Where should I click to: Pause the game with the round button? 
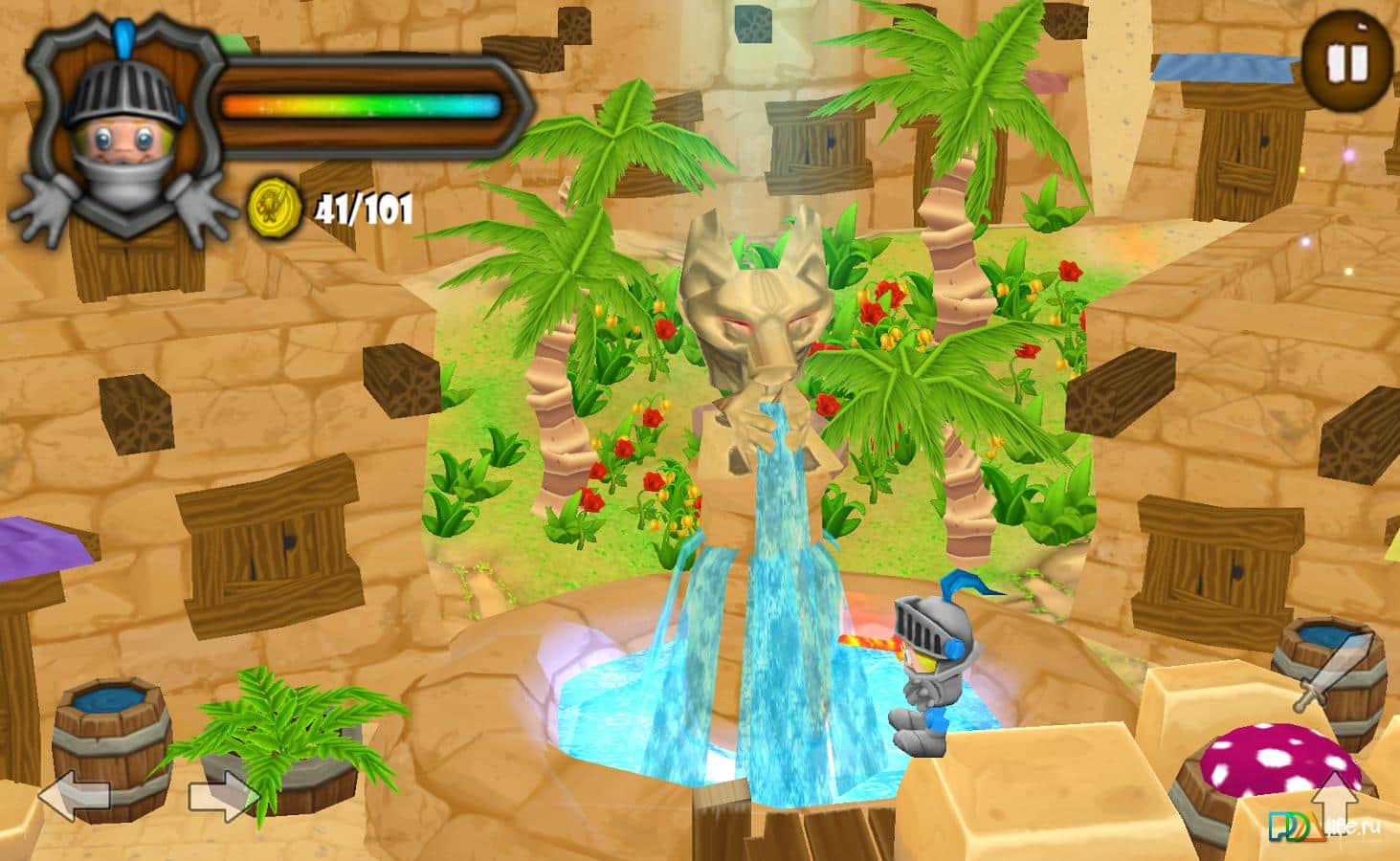pos(1347,63)
